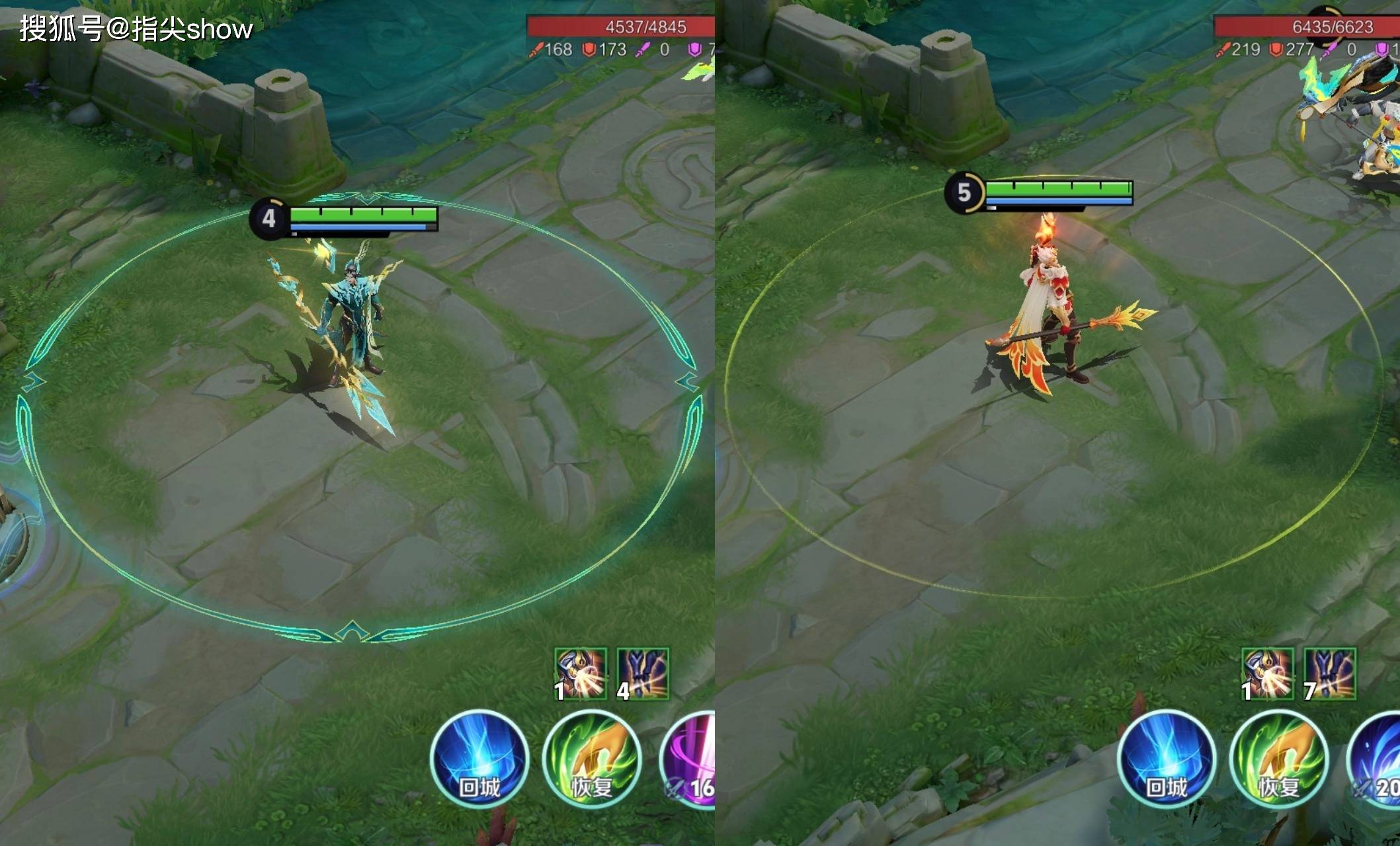Screen dimensions: 1400x846
Task: Choose the gauntlet punch icon beside boots marked 7
Action: coord(1267,673)
